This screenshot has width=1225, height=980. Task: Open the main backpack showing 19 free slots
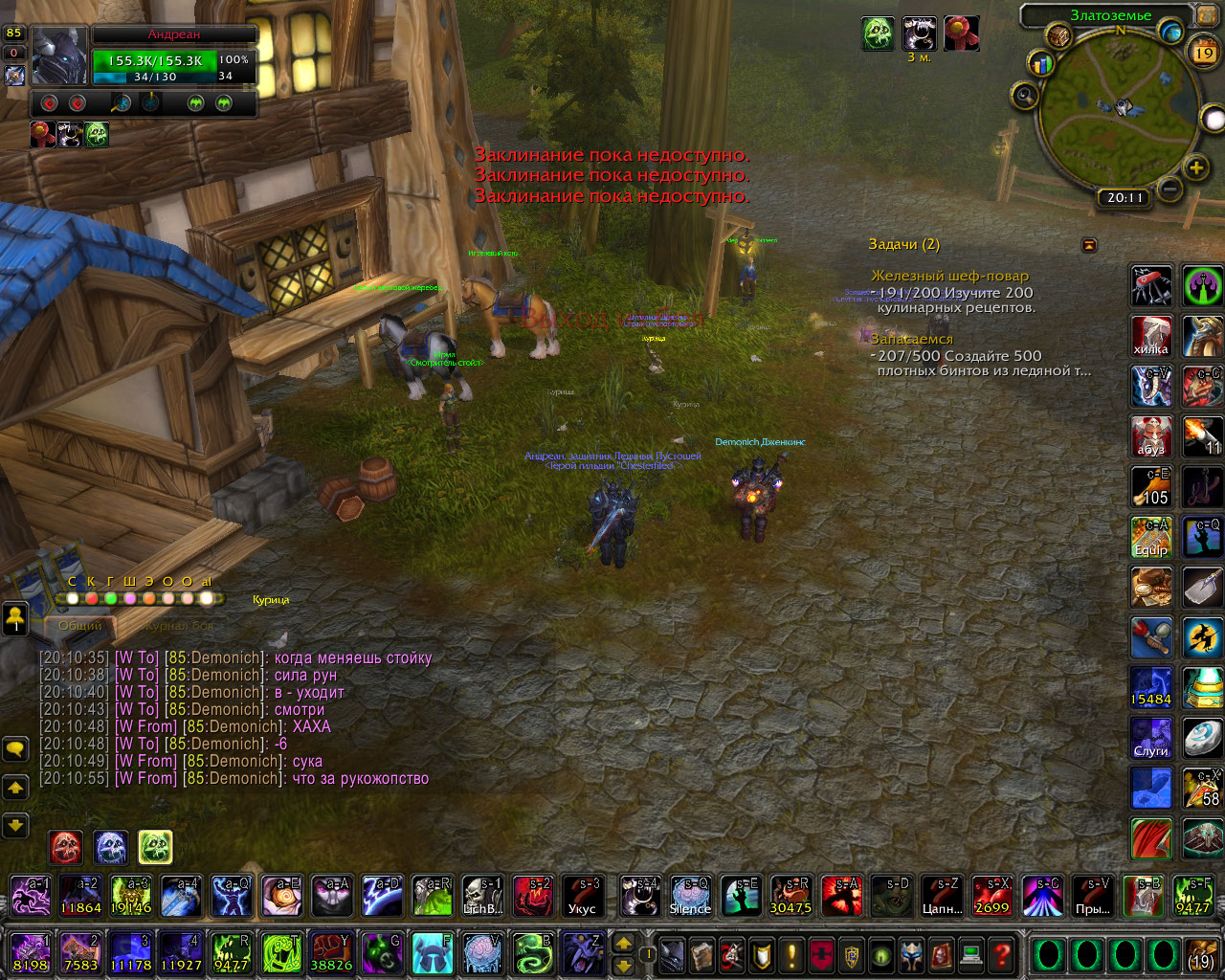click(x=1201, y=954)
